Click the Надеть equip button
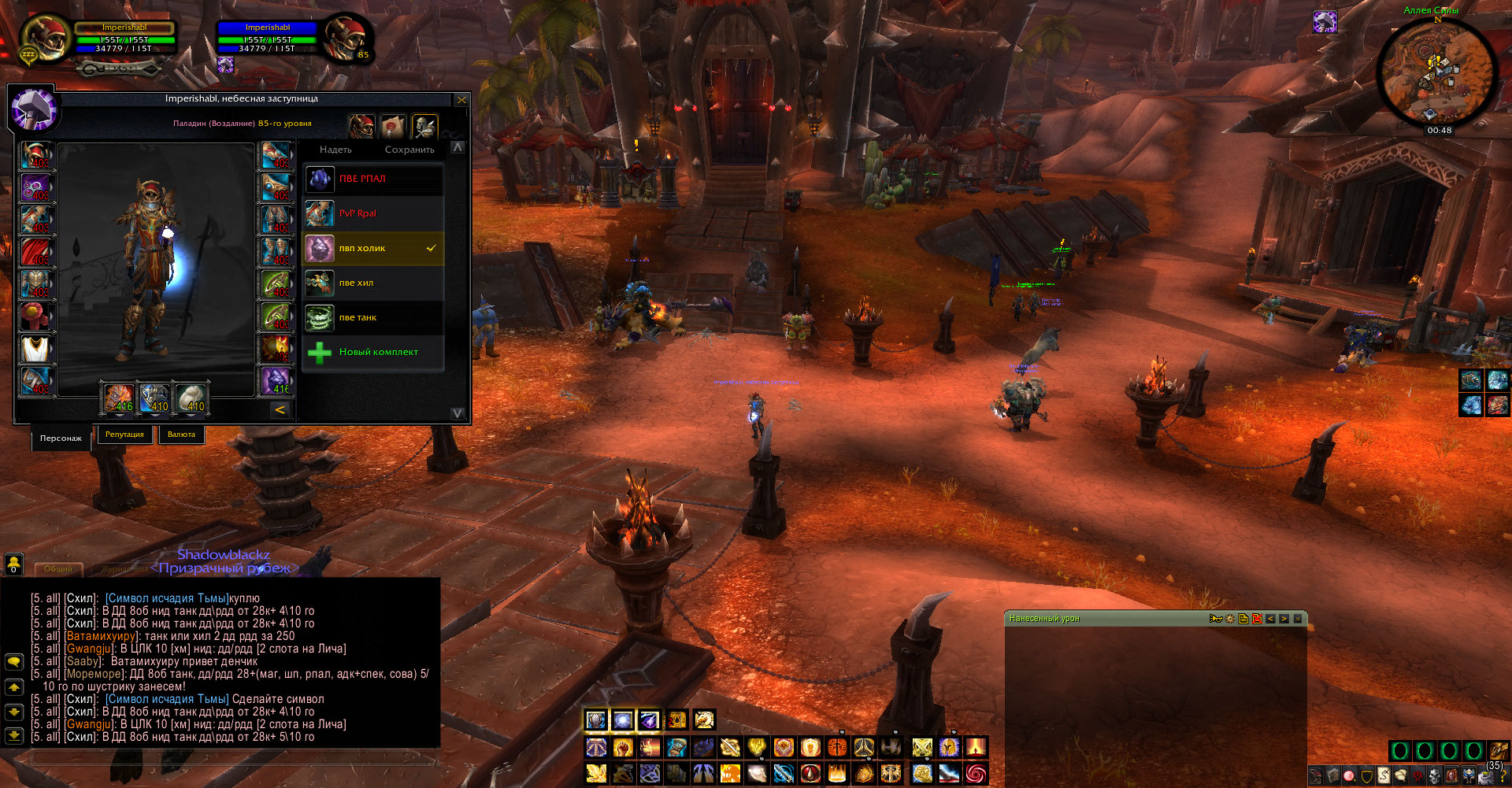This screenshot has height=788, width=1512. (x=335, y=150)
